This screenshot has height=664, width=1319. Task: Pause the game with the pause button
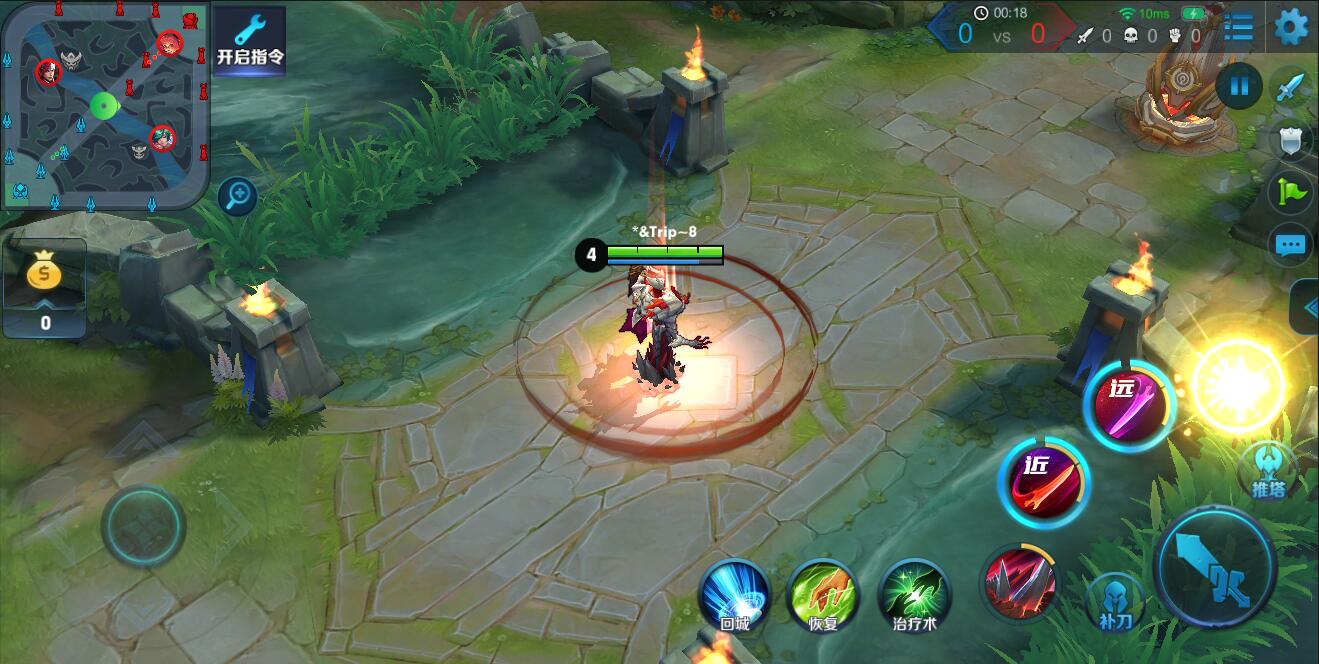tap(1239, 86)
